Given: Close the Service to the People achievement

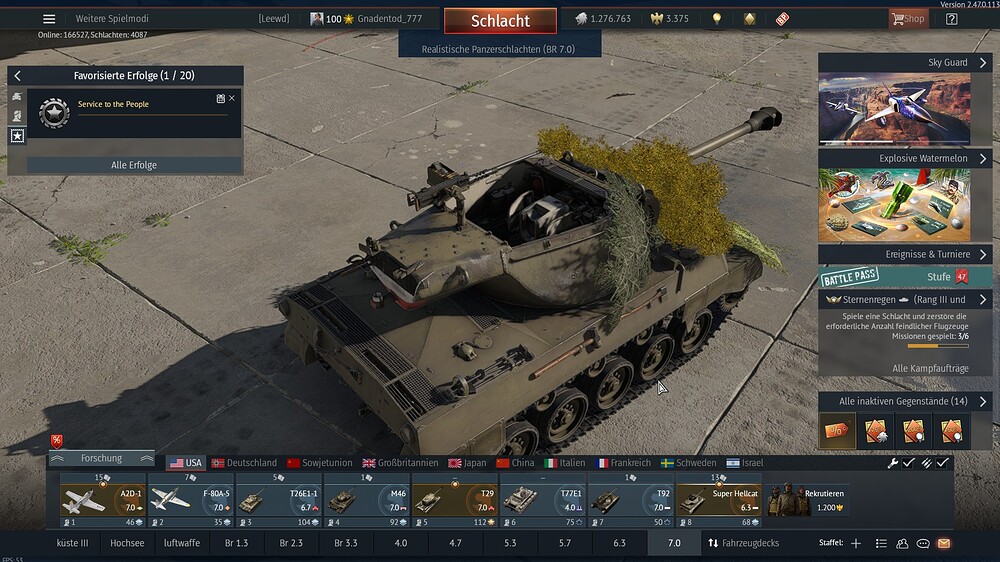Looking at the screenshot, I should click(232, 98).
